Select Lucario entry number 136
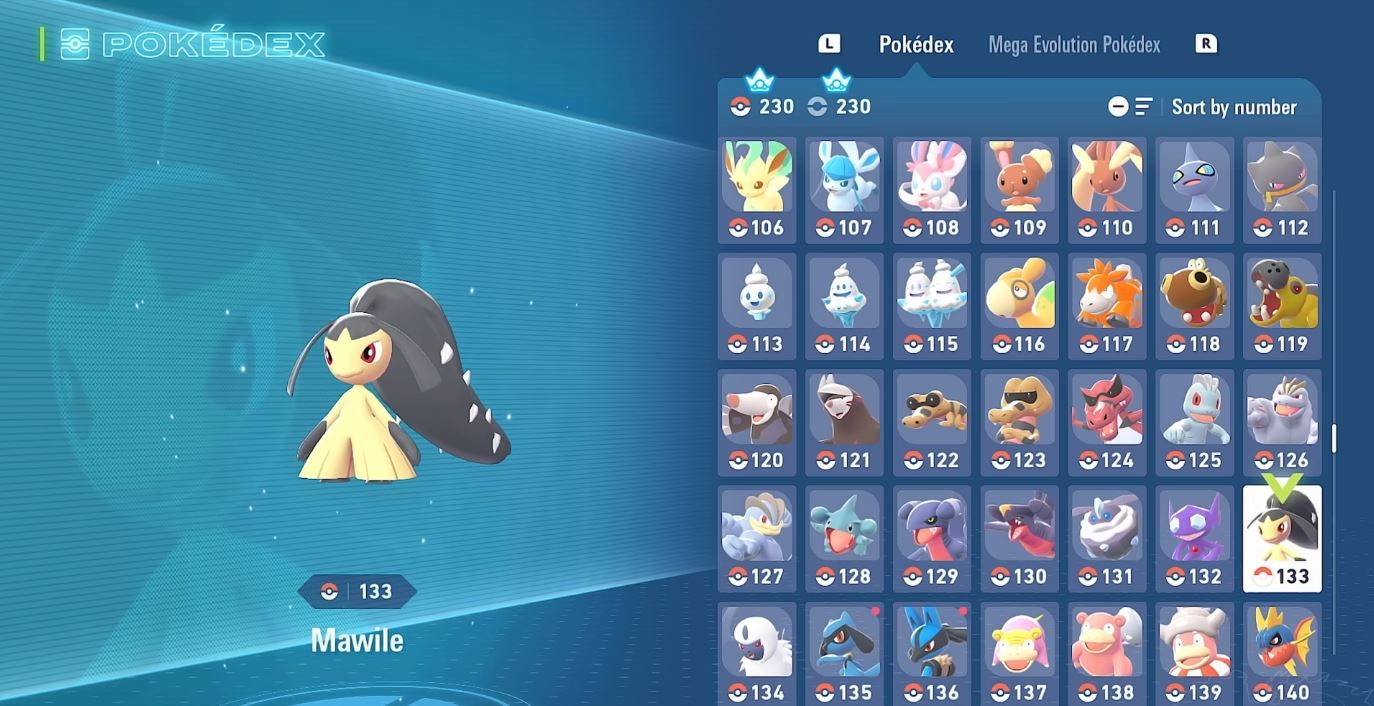The height and width of the screenshot is (706, 1374). [932, 652]
